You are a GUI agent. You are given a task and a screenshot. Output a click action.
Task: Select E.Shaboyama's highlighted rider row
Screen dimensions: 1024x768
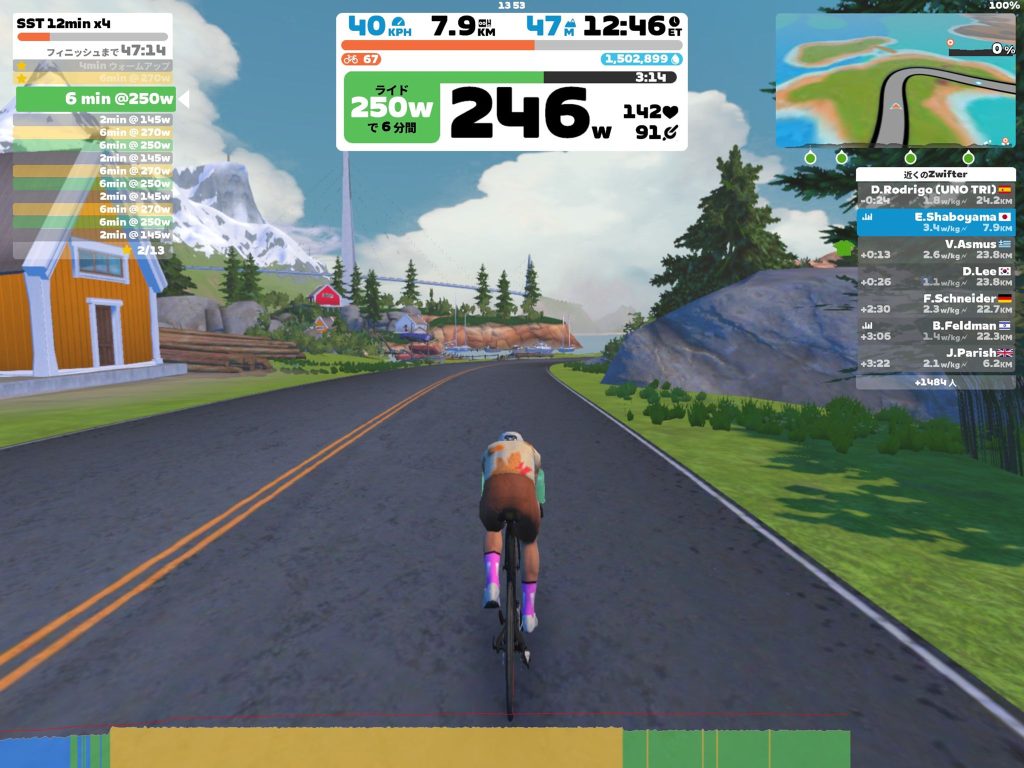coord(935,222)
